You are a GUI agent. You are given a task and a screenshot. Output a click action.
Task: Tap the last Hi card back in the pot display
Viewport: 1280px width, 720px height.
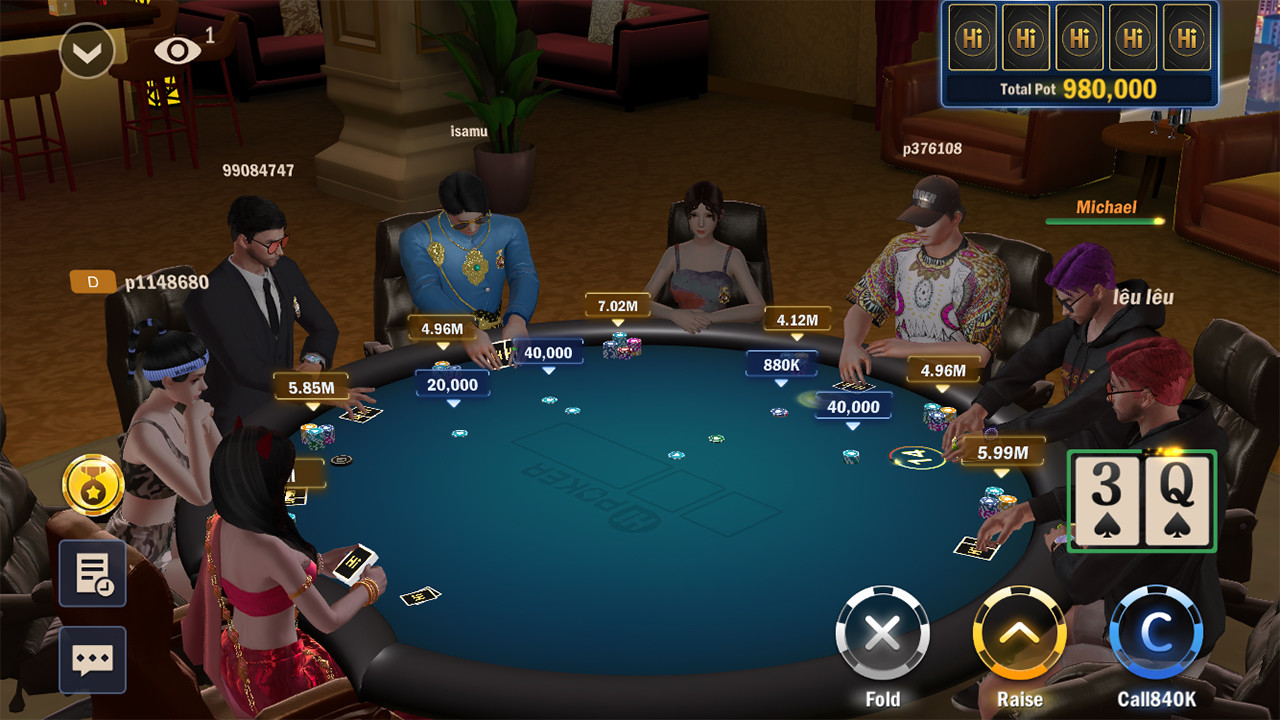tap(1185, 38)
